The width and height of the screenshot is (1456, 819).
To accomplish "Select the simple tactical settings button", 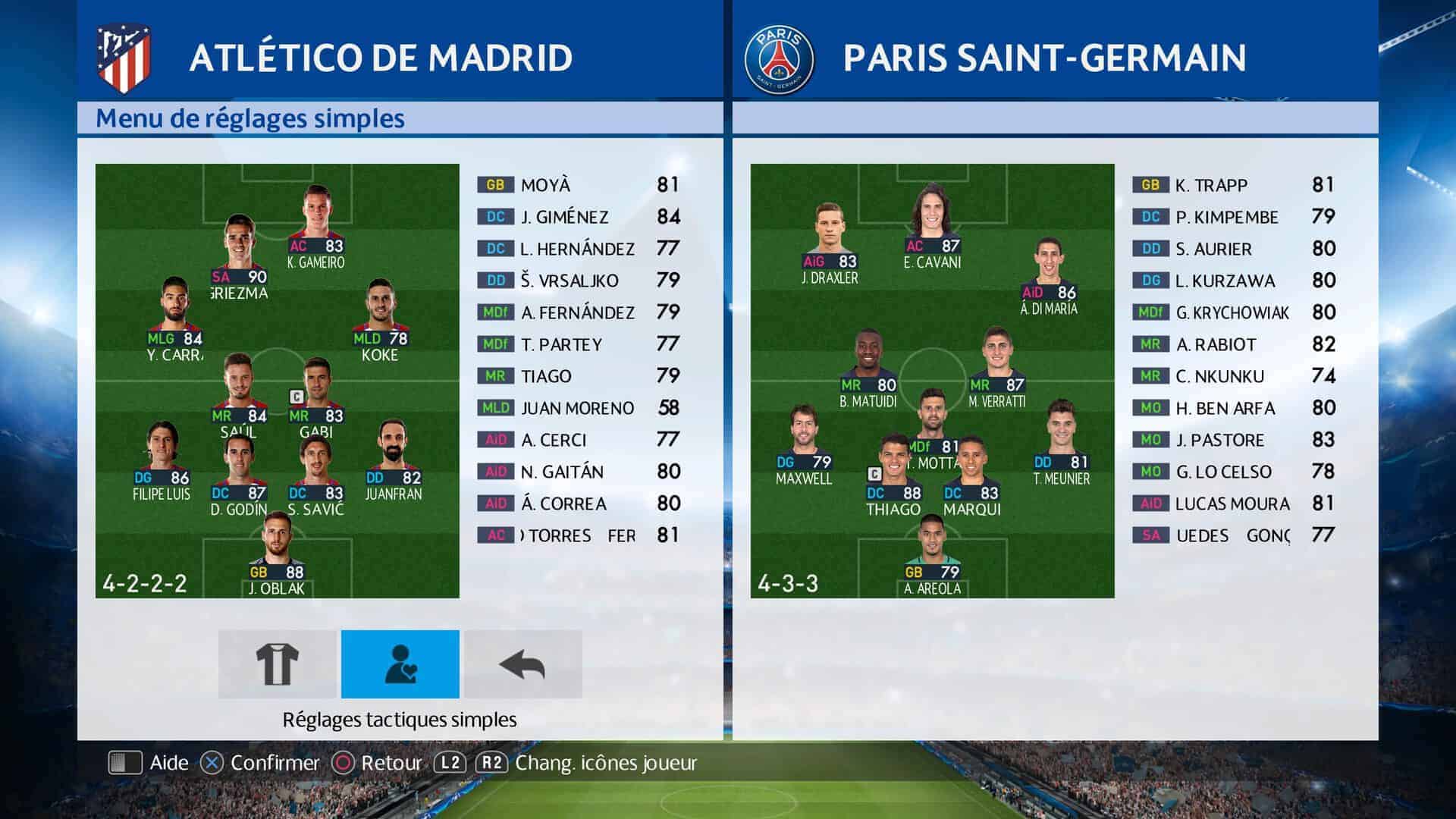I will click(400, 664).
